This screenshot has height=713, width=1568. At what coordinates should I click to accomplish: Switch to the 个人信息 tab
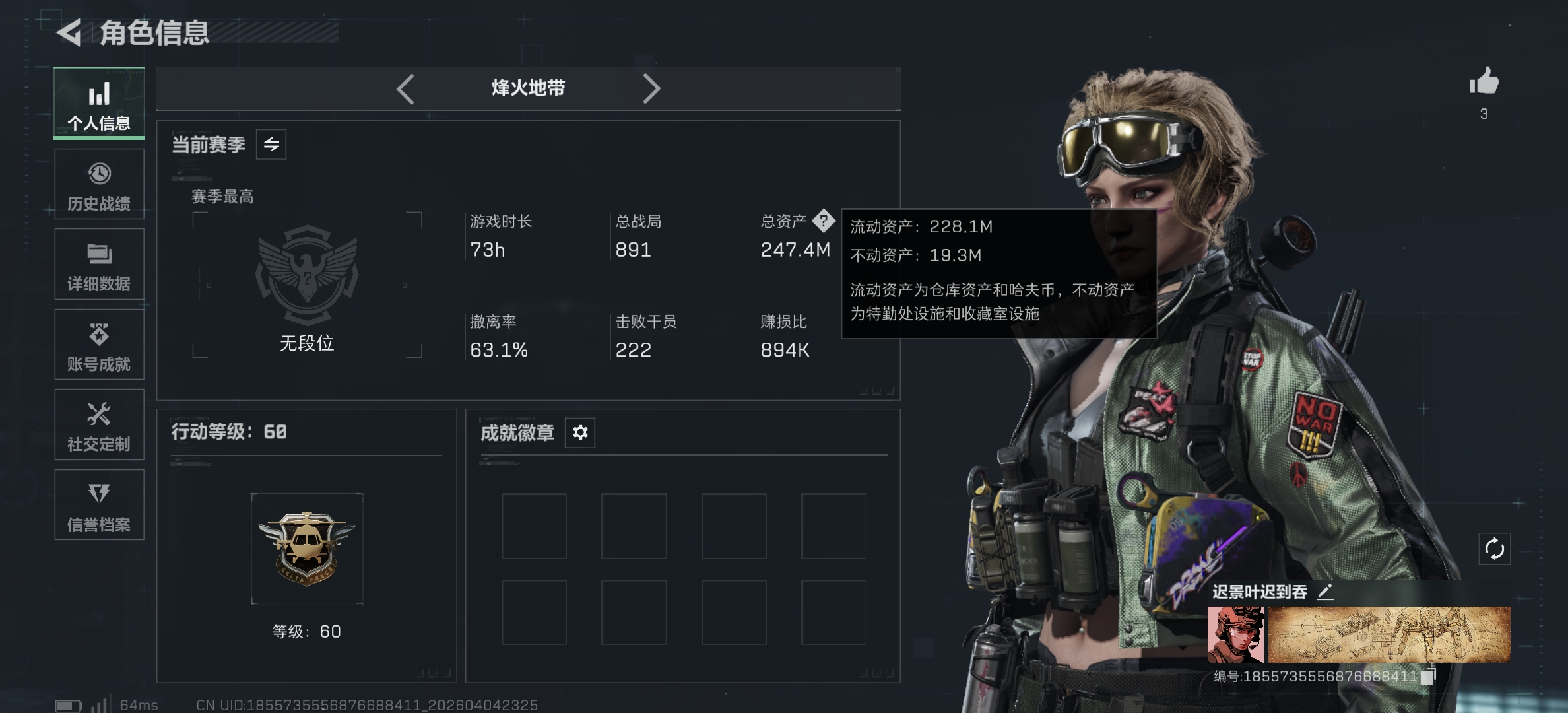tap(98, 104)
